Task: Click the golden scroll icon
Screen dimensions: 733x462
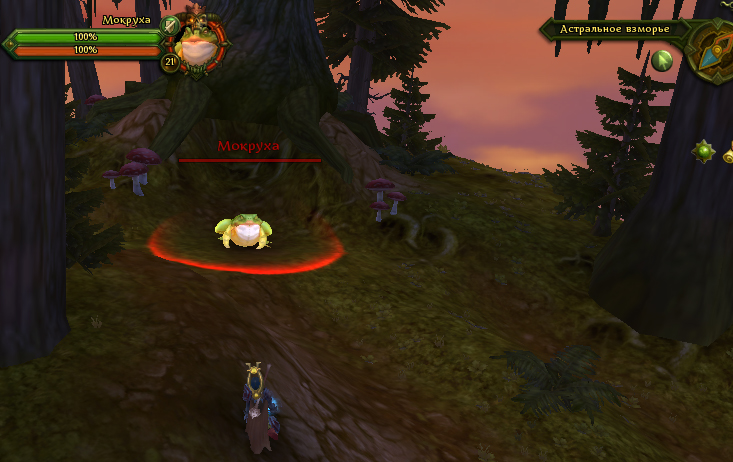Action: click(x=728, y=152)
